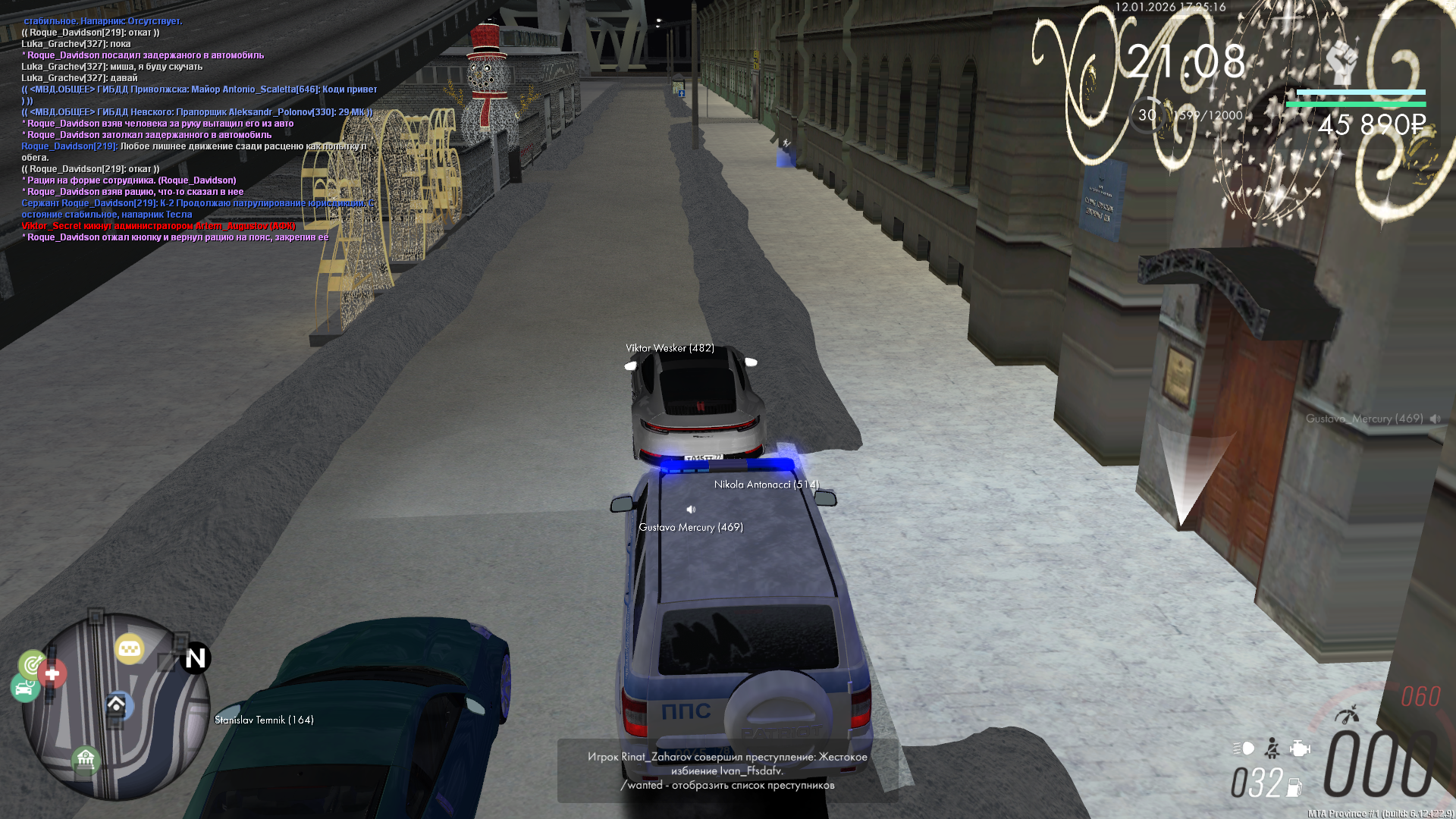
Task: Click the red kick message in chat
Action: click(x=158, y=226)
